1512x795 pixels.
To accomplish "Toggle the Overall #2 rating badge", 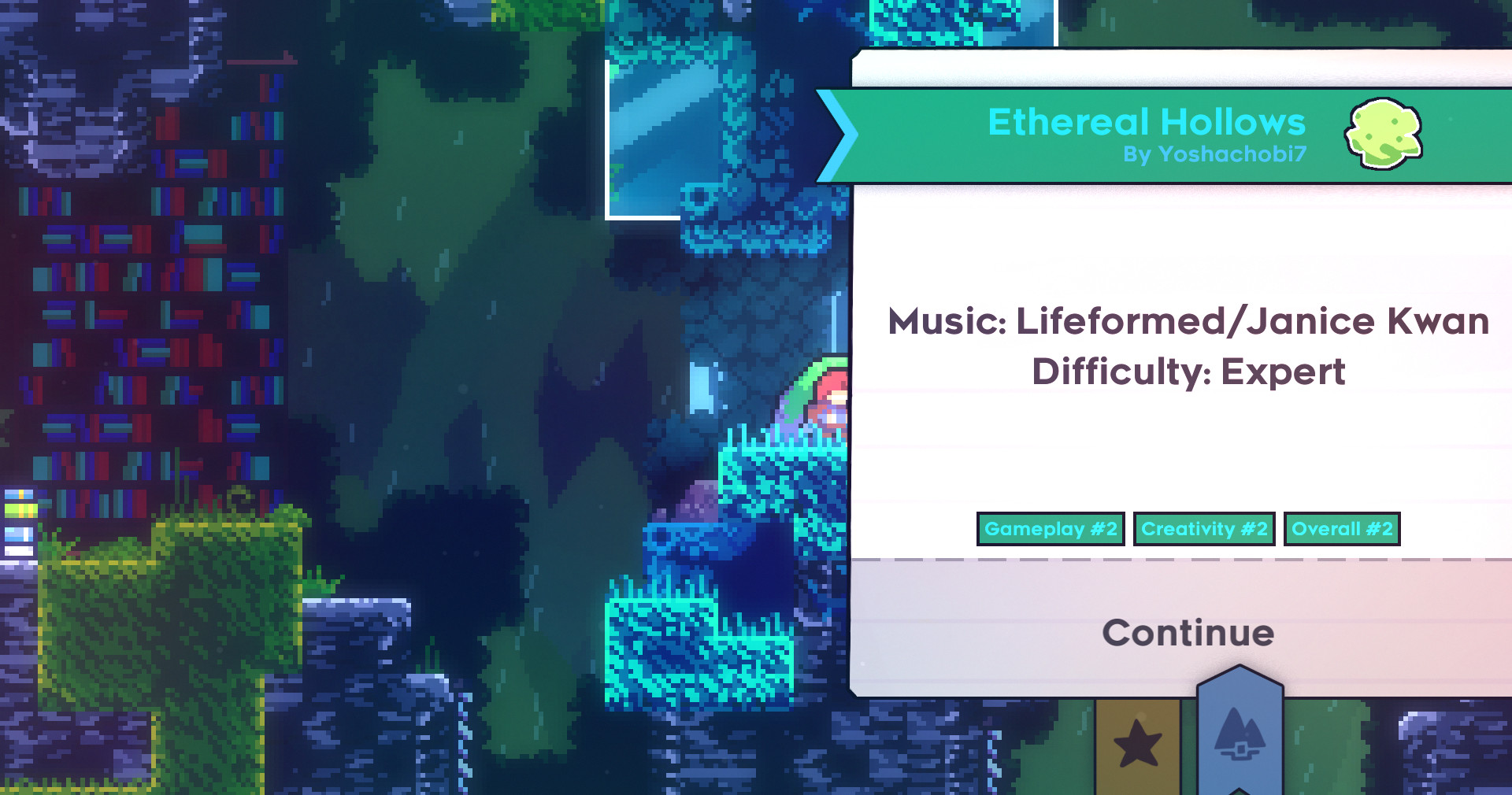I will (1342, 530).
